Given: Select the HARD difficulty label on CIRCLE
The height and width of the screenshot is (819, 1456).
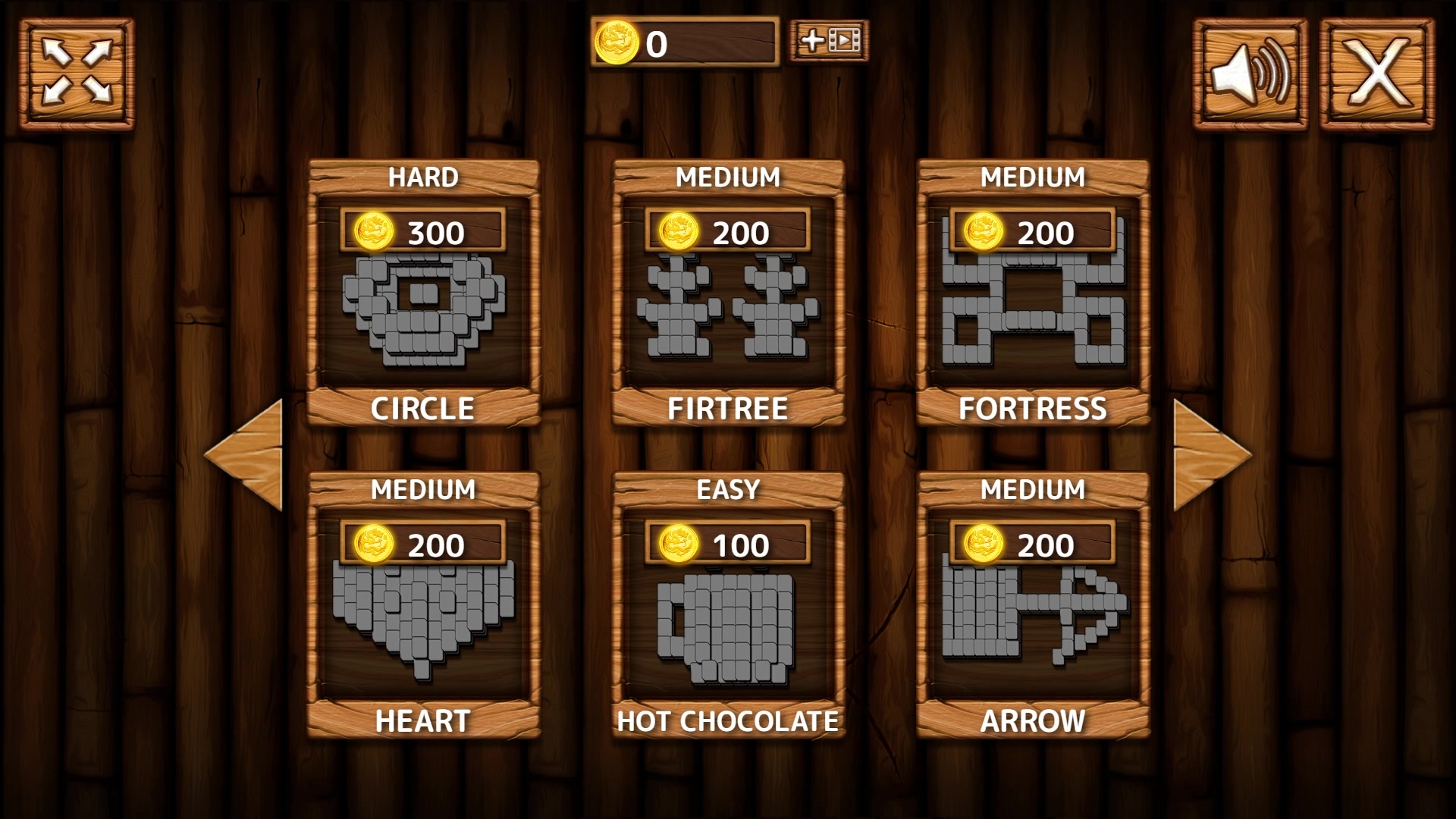Looking at the screenshot, I should click(x=423, y=176).
